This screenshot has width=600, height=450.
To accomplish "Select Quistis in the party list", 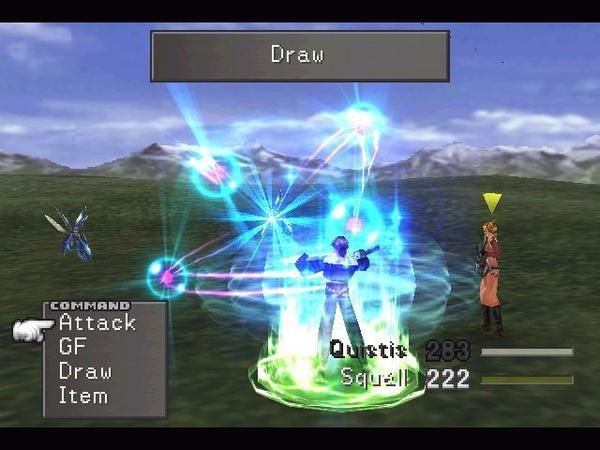I will pyautogui.click(x=368, y=350).
